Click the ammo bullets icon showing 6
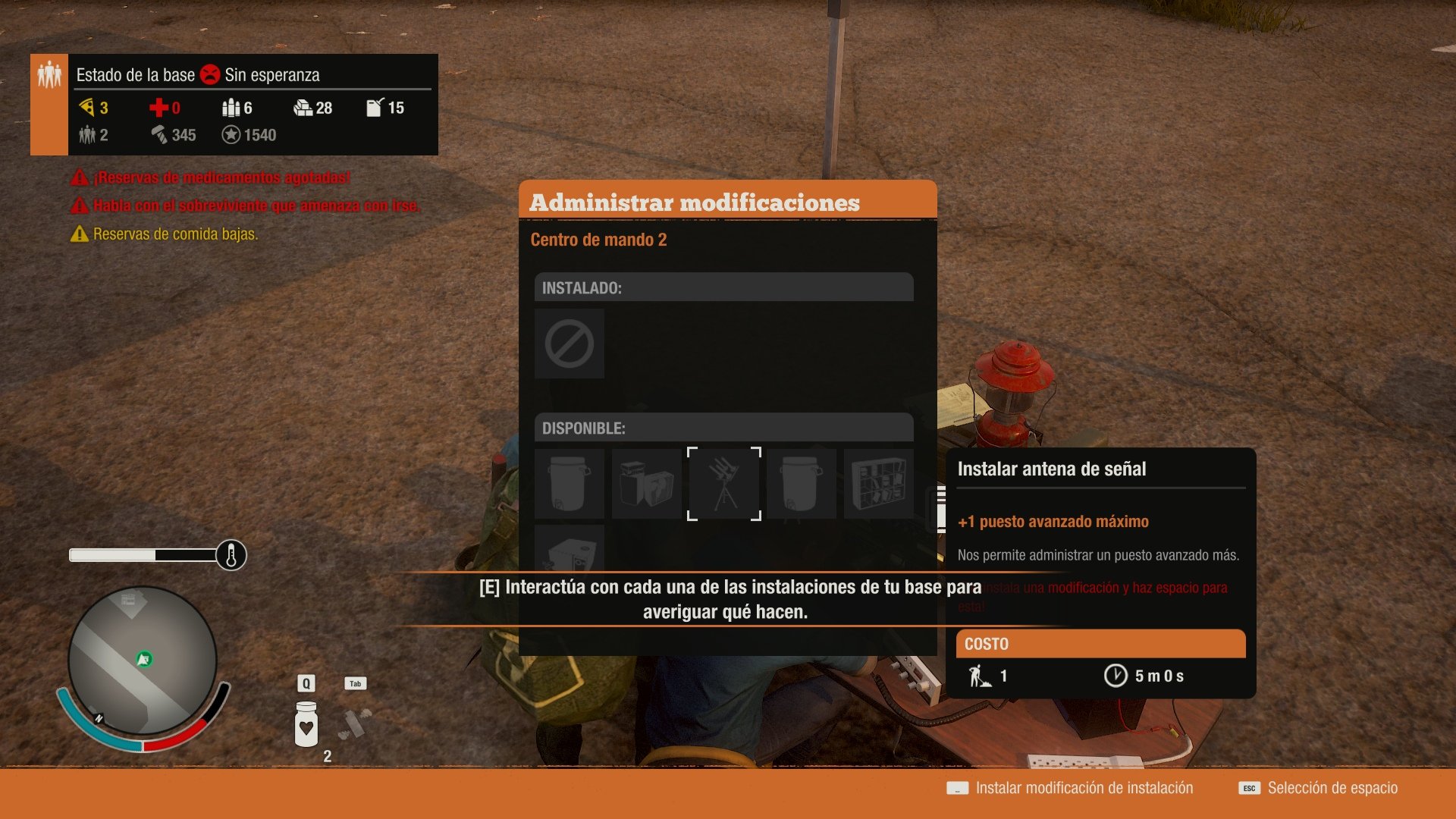Image resolution: width=1456 pixels, height=819 pixels. pos(231,108)
